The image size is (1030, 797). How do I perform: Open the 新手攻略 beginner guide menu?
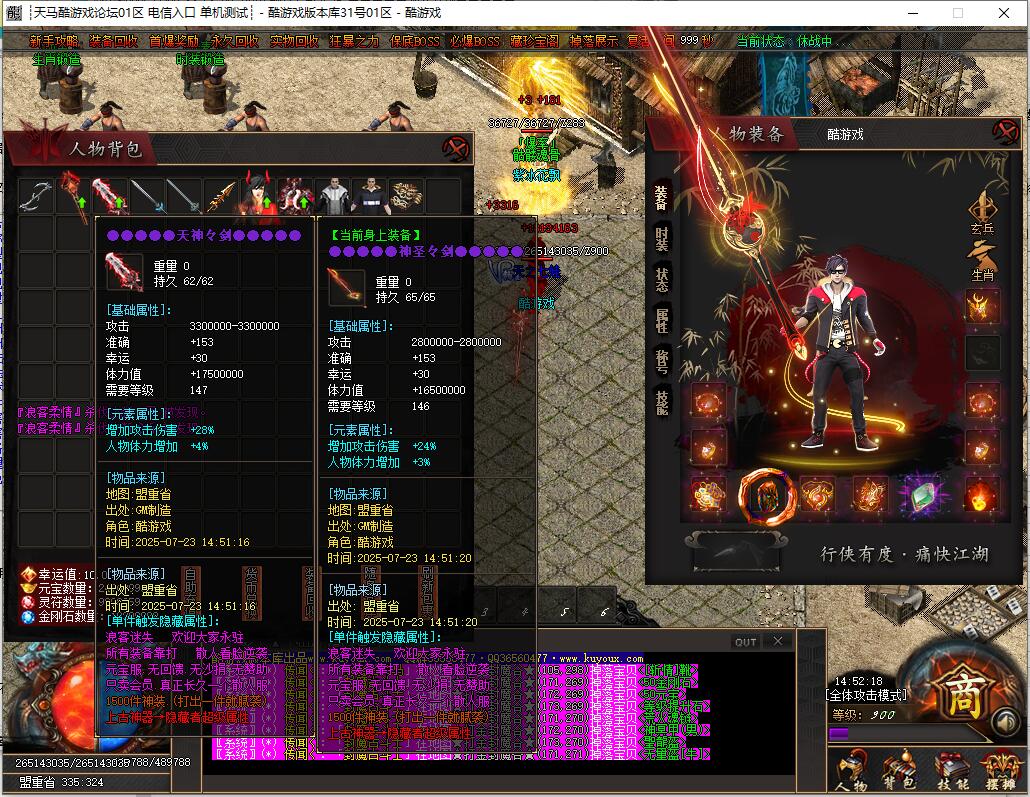coord(54,42)
